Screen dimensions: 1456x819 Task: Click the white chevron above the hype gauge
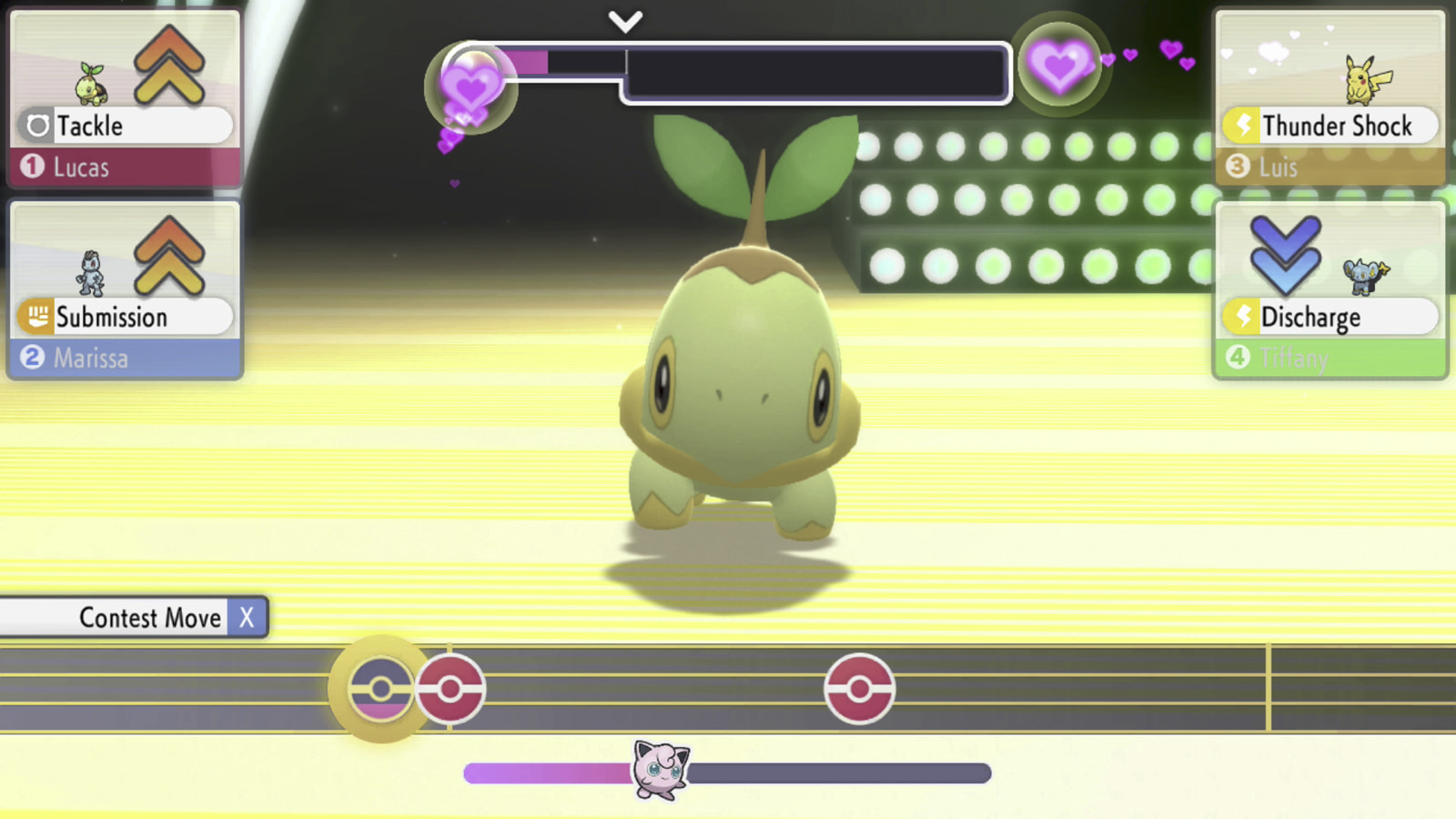(625, 21)
